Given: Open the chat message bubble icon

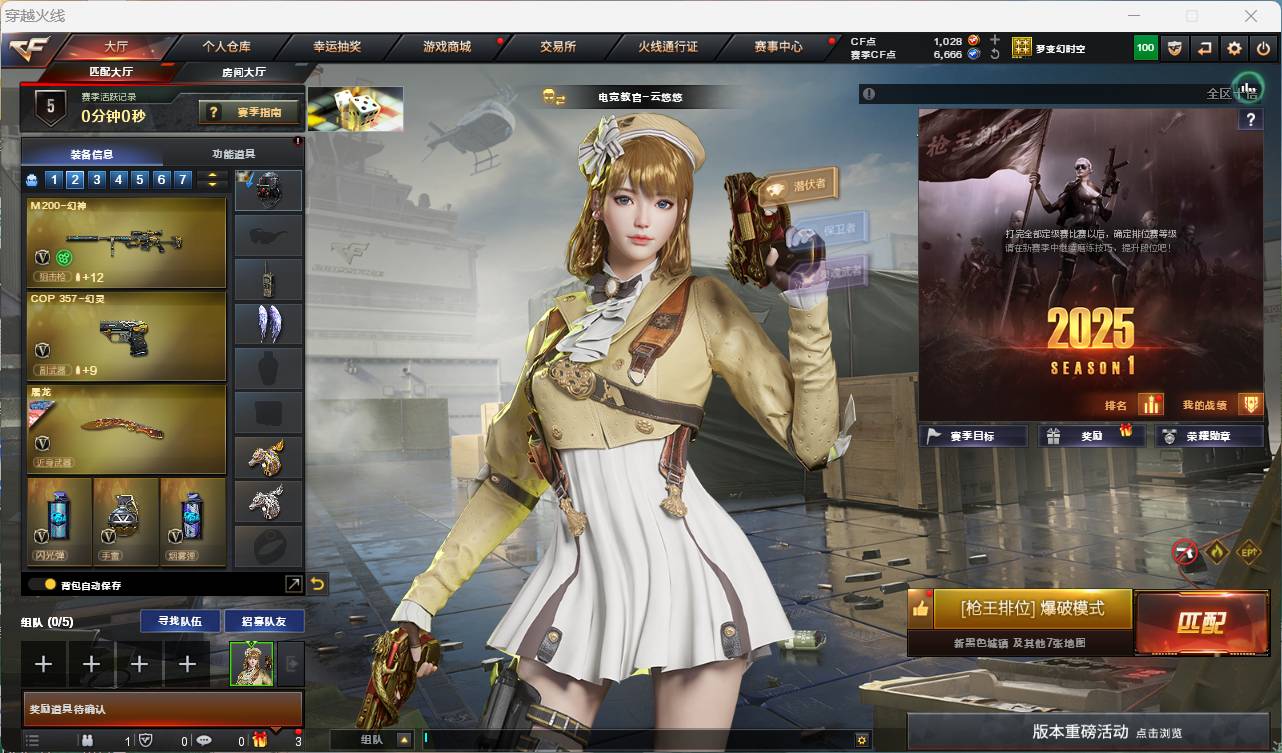Looking at the screenshot, I should point(205,741).
